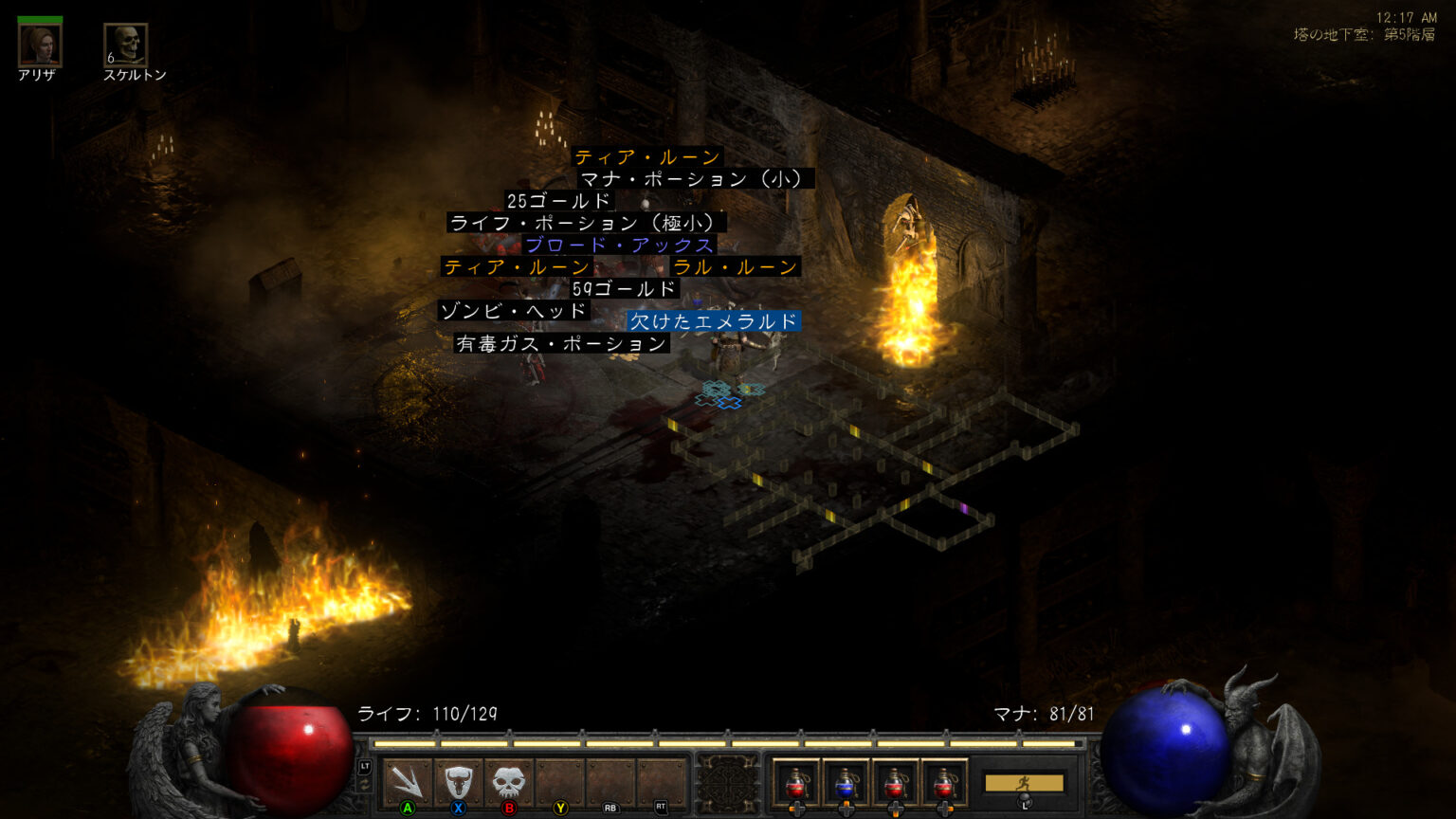Pick up マナ・ポーション（小）
This screenshot has height=819, width=1456.
click(x=696, y=179)
